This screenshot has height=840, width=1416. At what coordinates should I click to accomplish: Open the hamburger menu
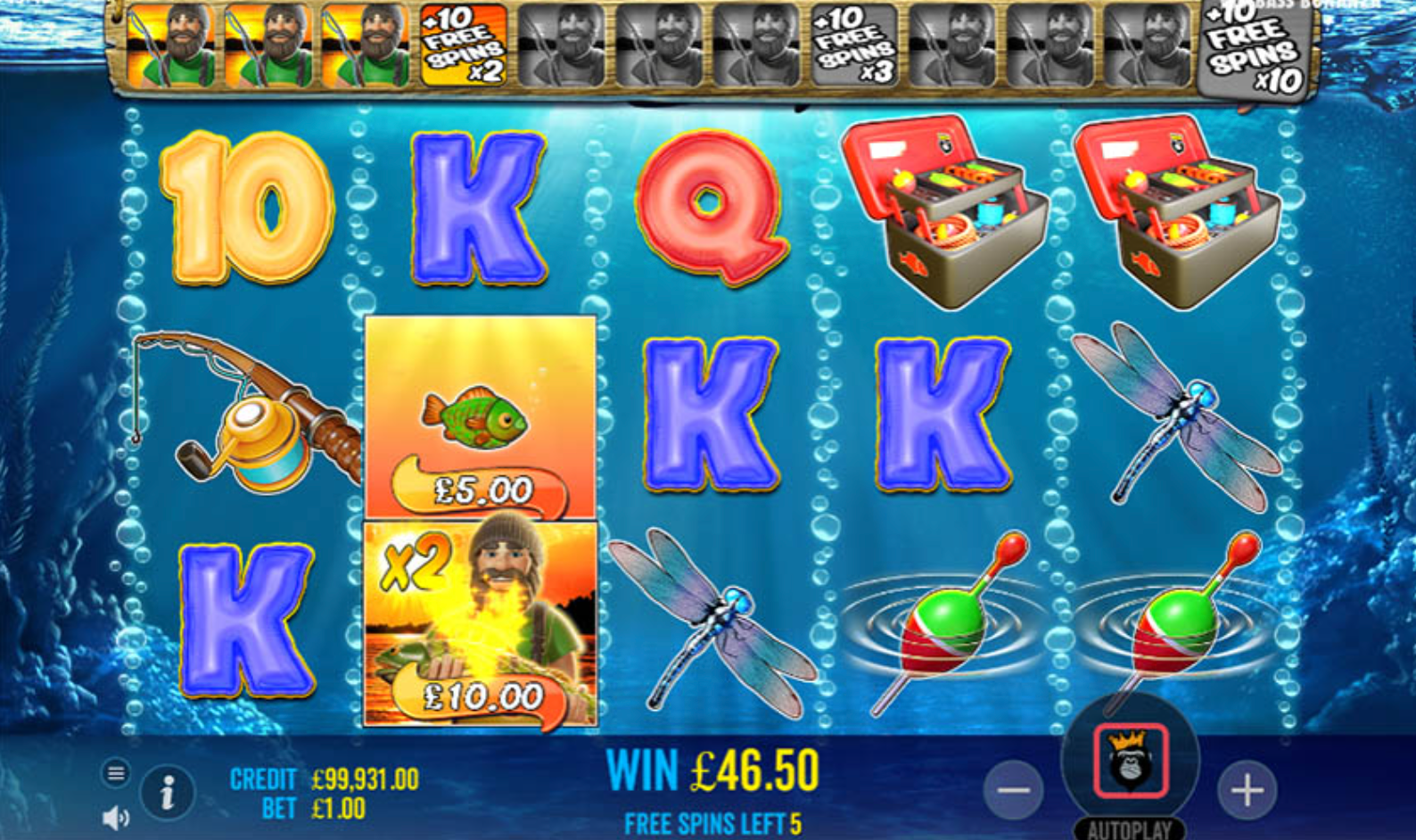point(116,773)
